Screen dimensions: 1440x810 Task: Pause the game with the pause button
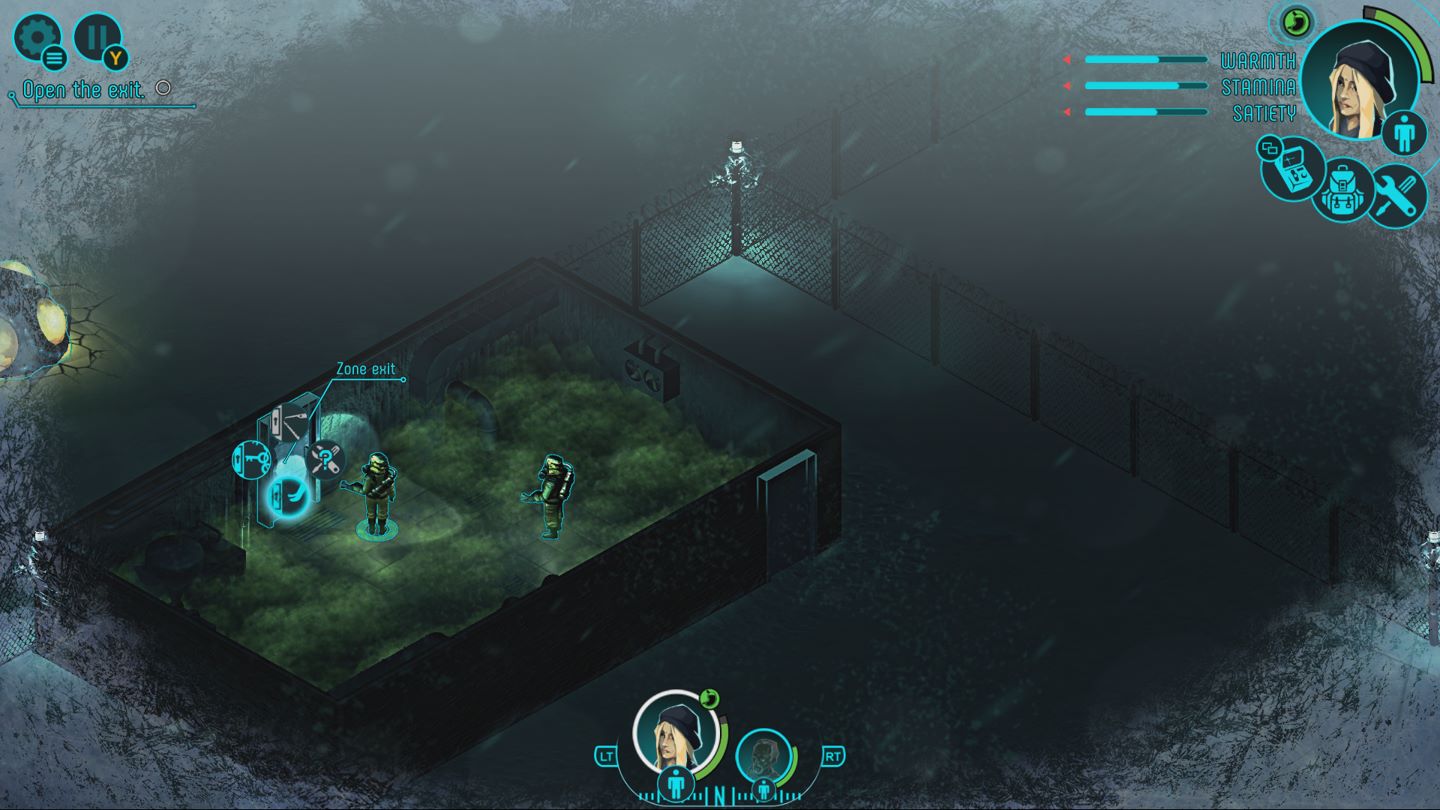pos(97,37)
